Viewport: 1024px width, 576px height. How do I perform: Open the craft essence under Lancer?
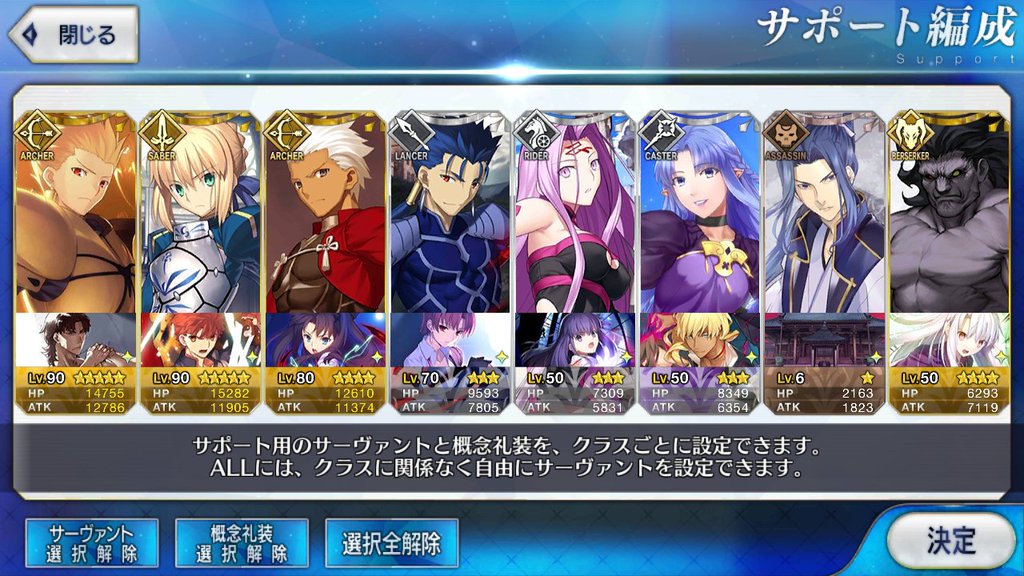450,340
